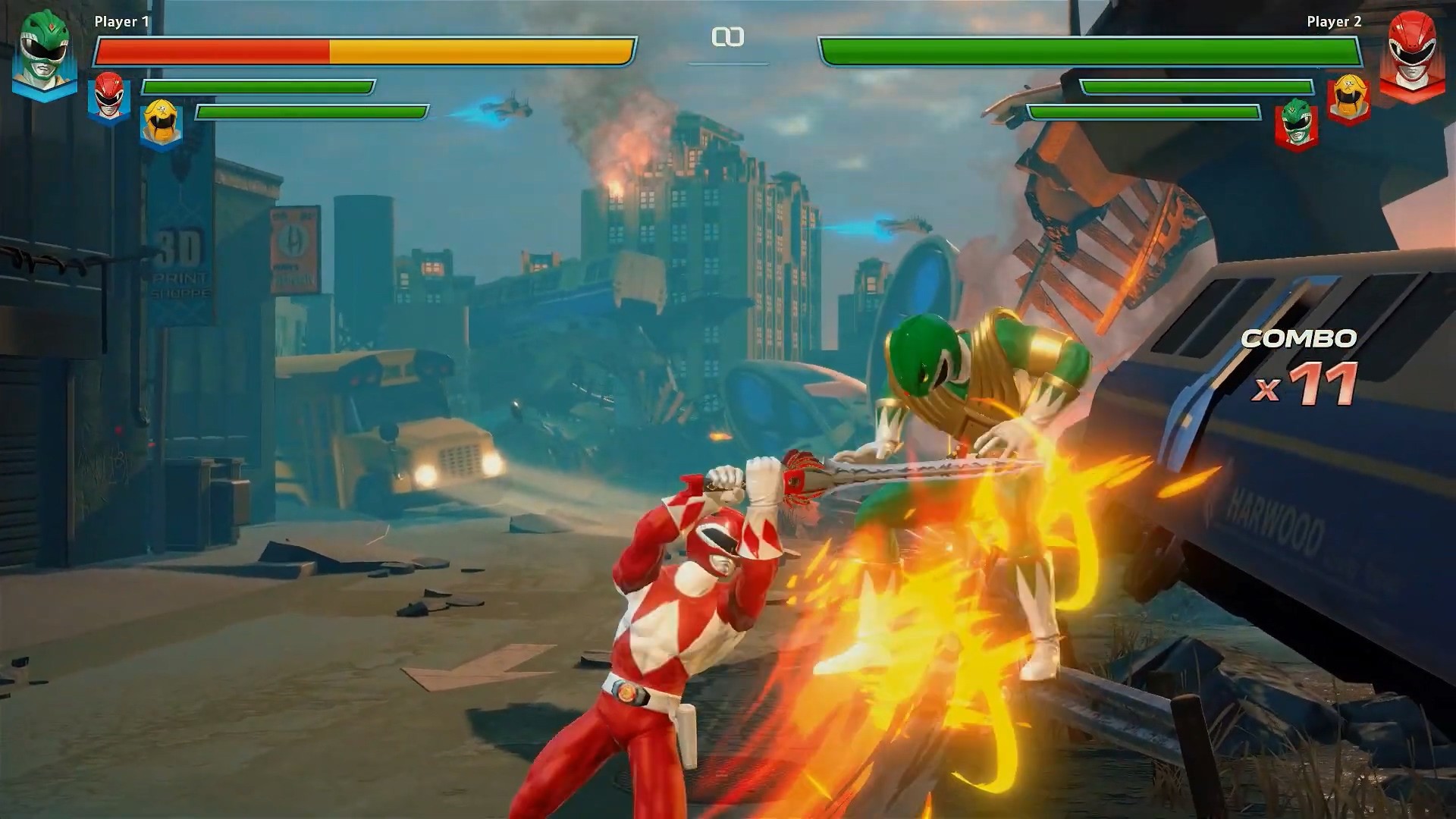Image resolution: width=1456 pixels, height=819 pixels.
Task: Select Player 2's Red Ranger portrait
Action: [x=1409, y=55]
